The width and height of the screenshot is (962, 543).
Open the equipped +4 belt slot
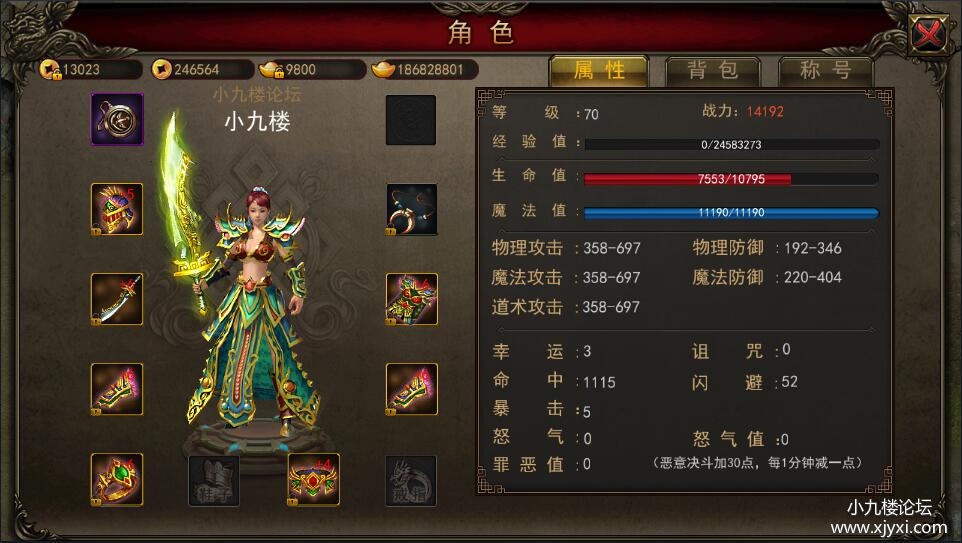313,479
